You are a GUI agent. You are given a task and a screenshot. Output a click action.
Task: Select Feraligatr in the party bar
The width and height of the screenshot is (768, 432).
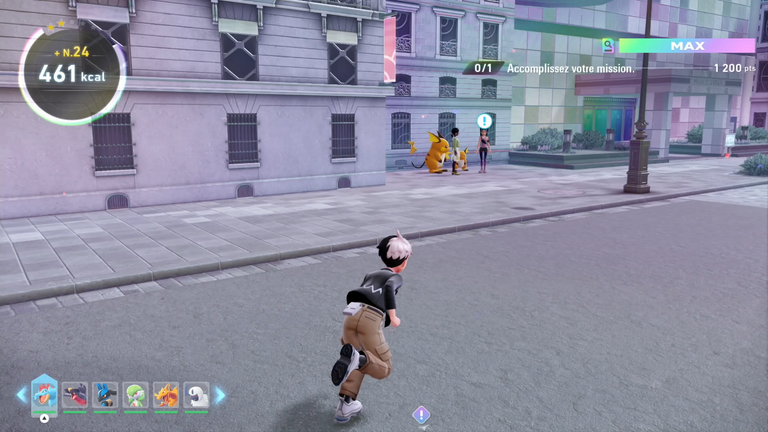44,394
